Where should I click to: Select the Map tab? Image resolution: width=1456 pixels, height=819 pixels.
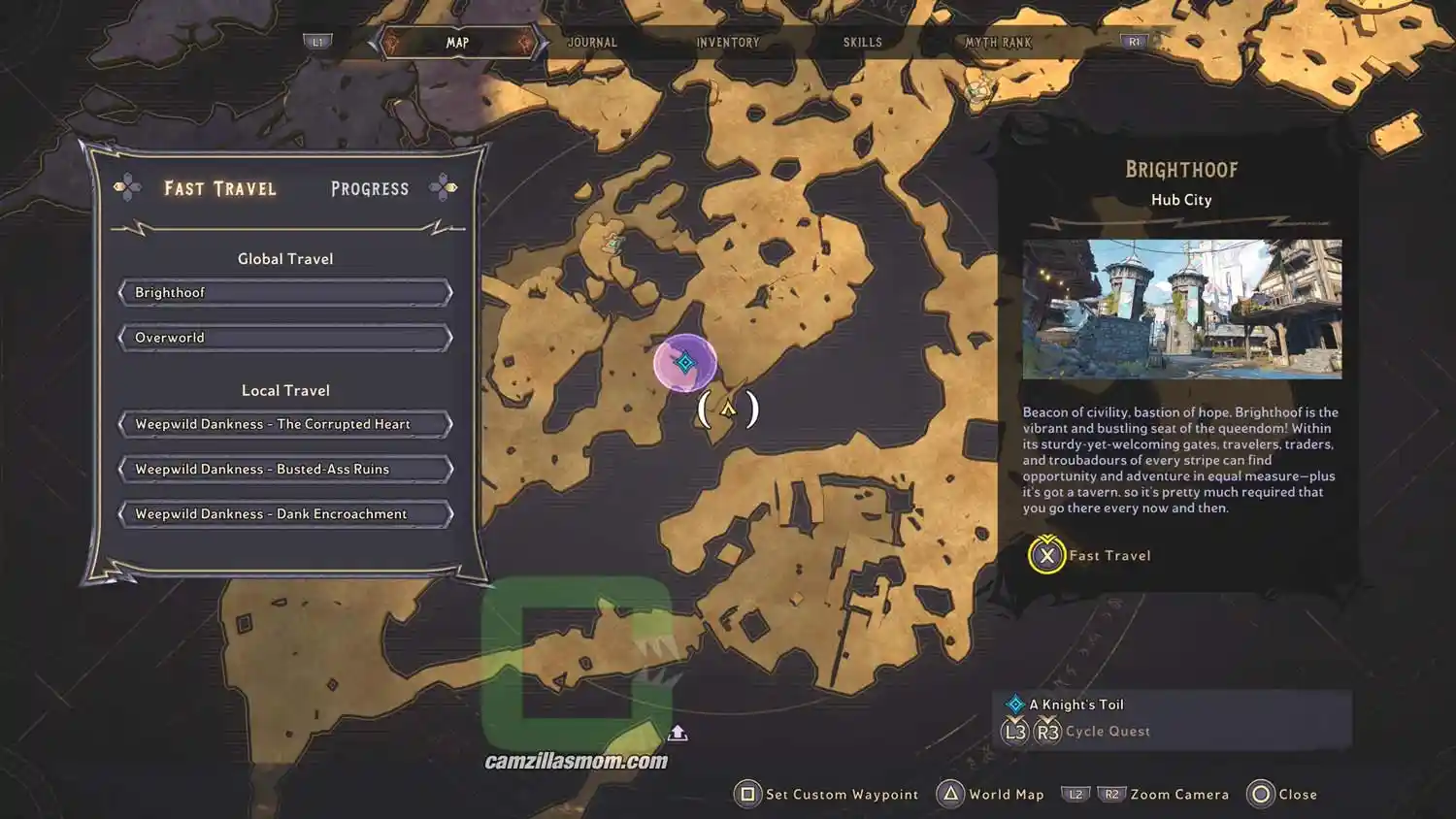457,43
